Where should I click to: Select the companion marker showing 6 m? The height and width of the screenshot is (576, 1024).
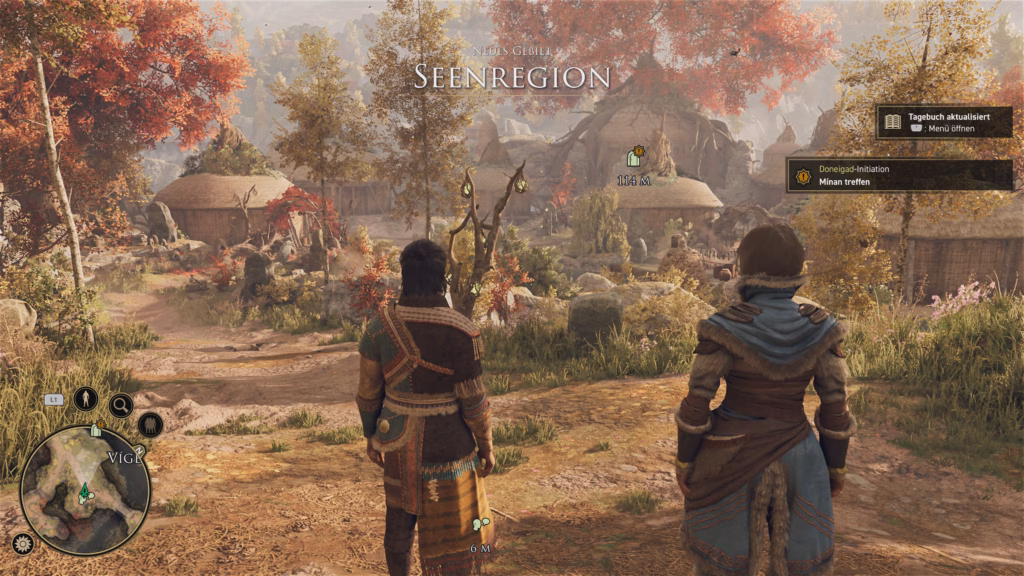tap(480, 524)
